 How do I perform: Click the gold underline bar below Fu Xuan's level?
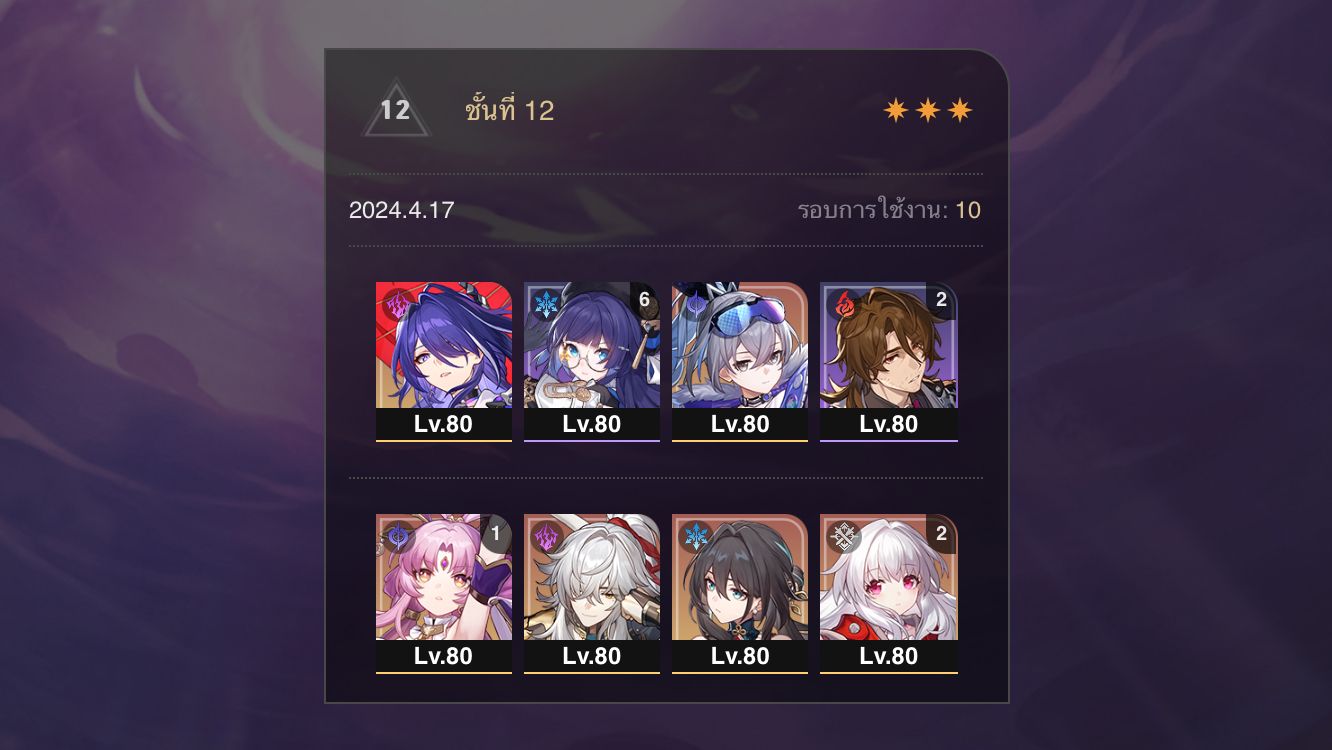[x=443, y=672]
